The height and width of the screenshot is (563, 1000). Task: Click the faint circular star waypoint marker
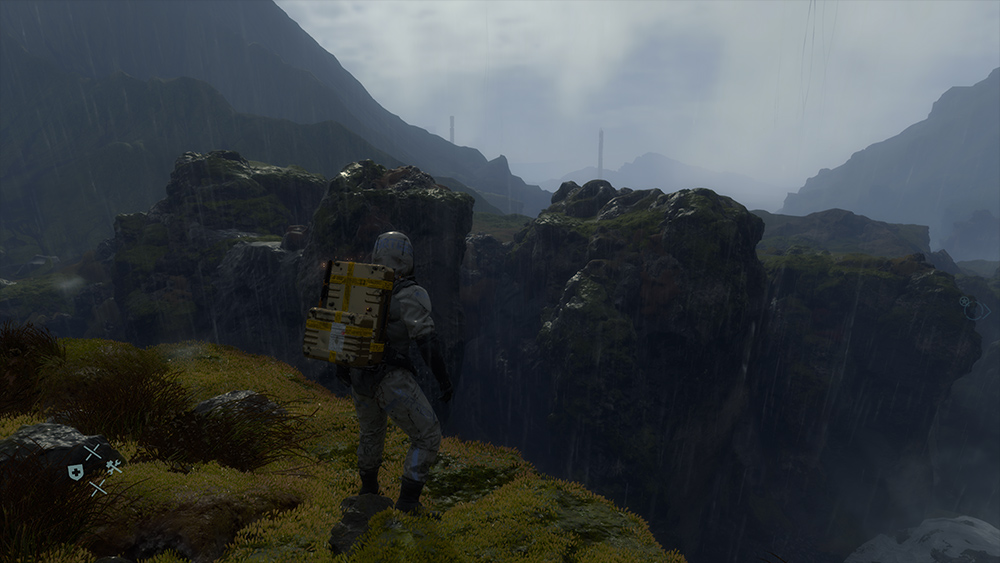pyautogui.click(x=966, y=301)
